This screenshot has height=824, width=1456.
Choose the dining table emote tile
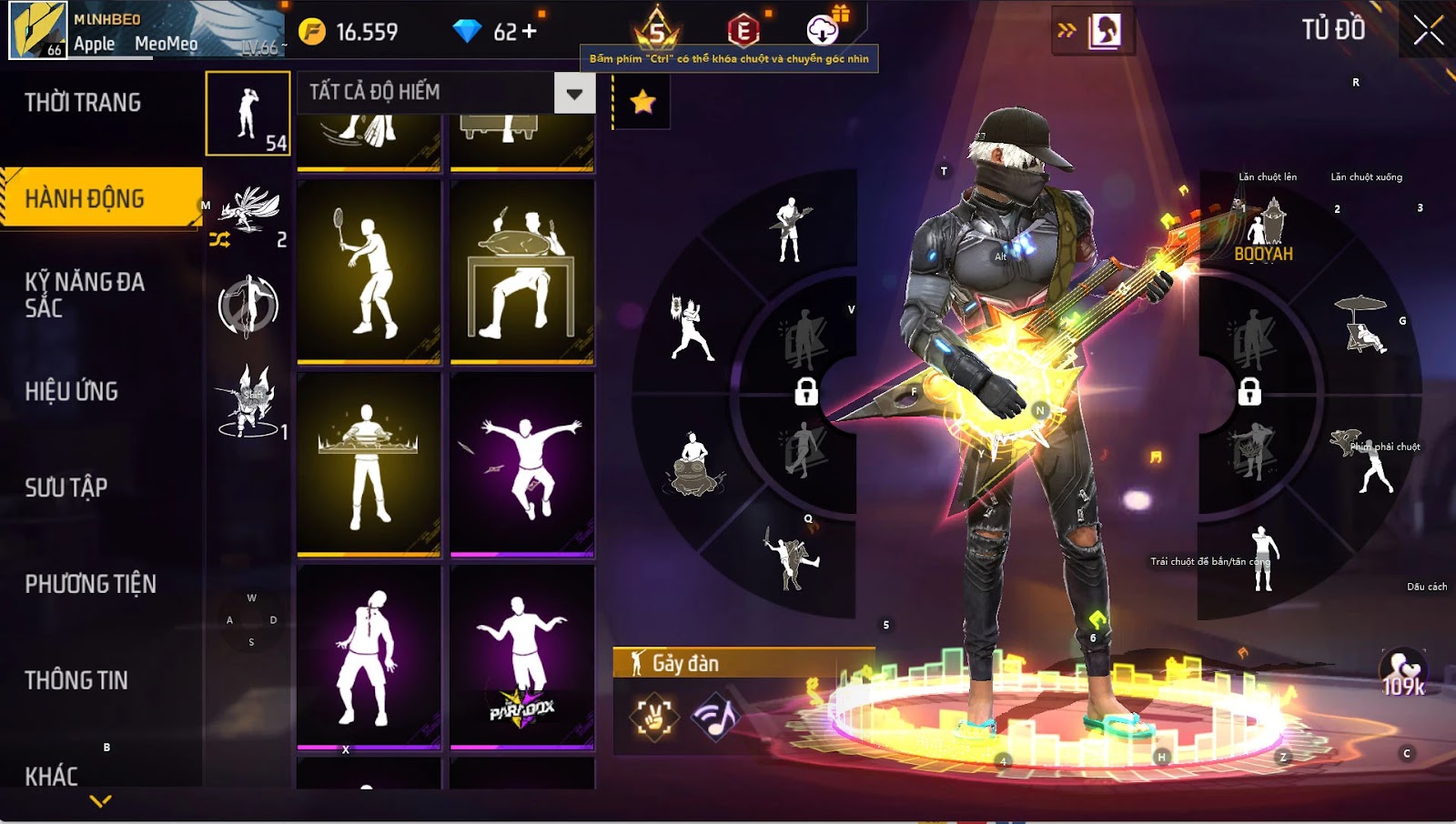pos(521,271)
